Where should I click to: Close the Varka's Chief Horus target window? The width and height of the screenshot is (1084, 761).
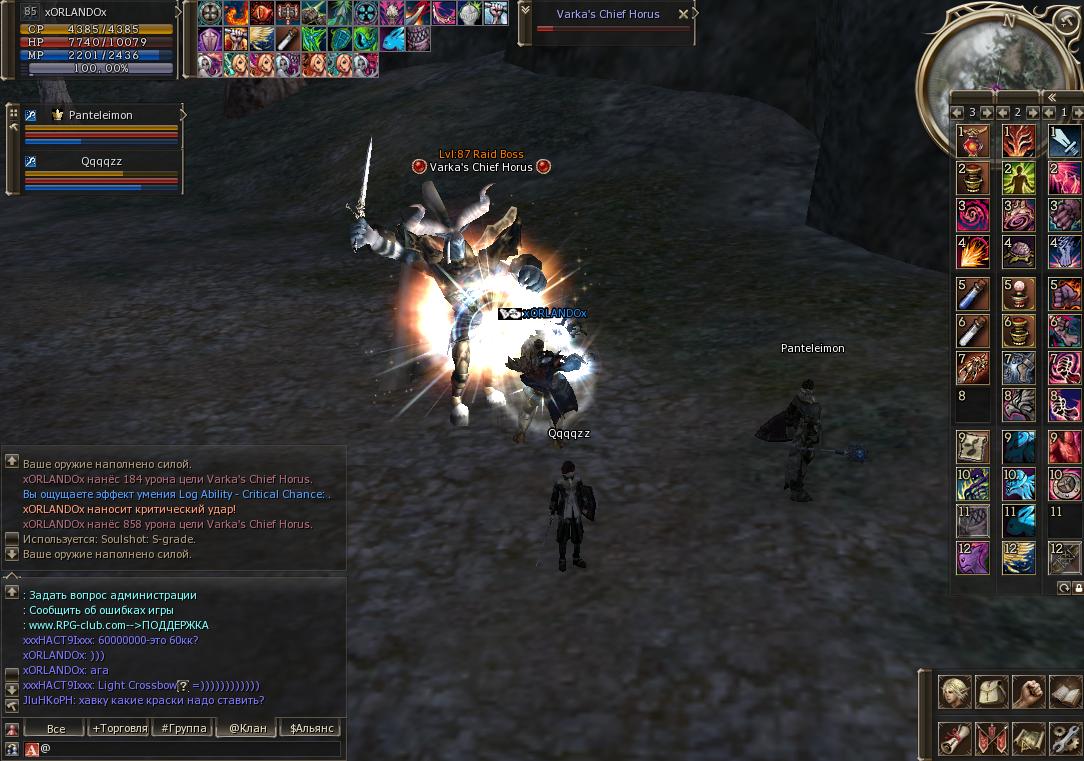(683, 15)
